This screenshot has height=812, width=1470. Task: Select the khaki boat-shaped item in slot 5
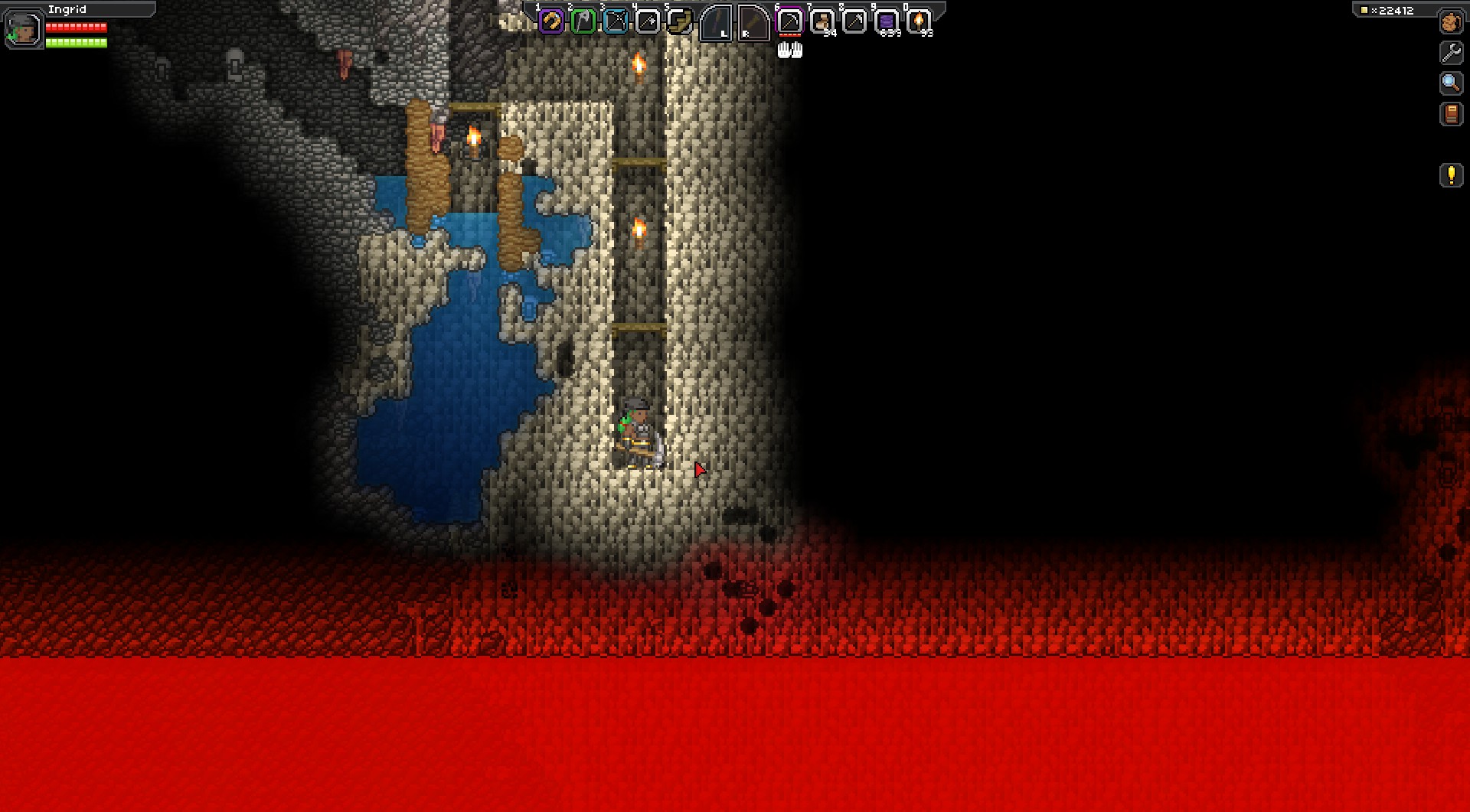point(679,21)
